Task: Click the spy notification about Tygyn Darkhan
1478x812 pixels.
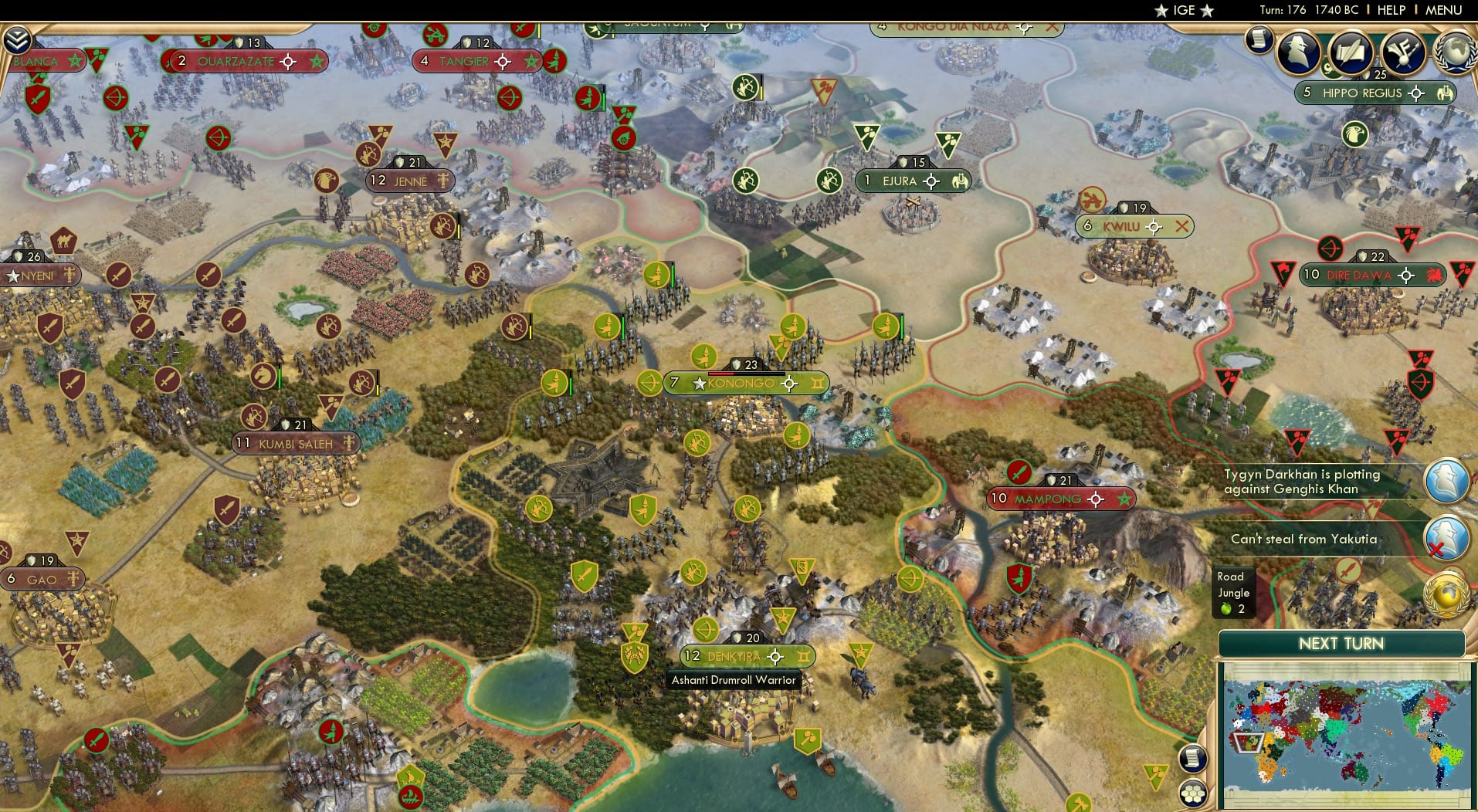Action: [x=1446, y=480]
